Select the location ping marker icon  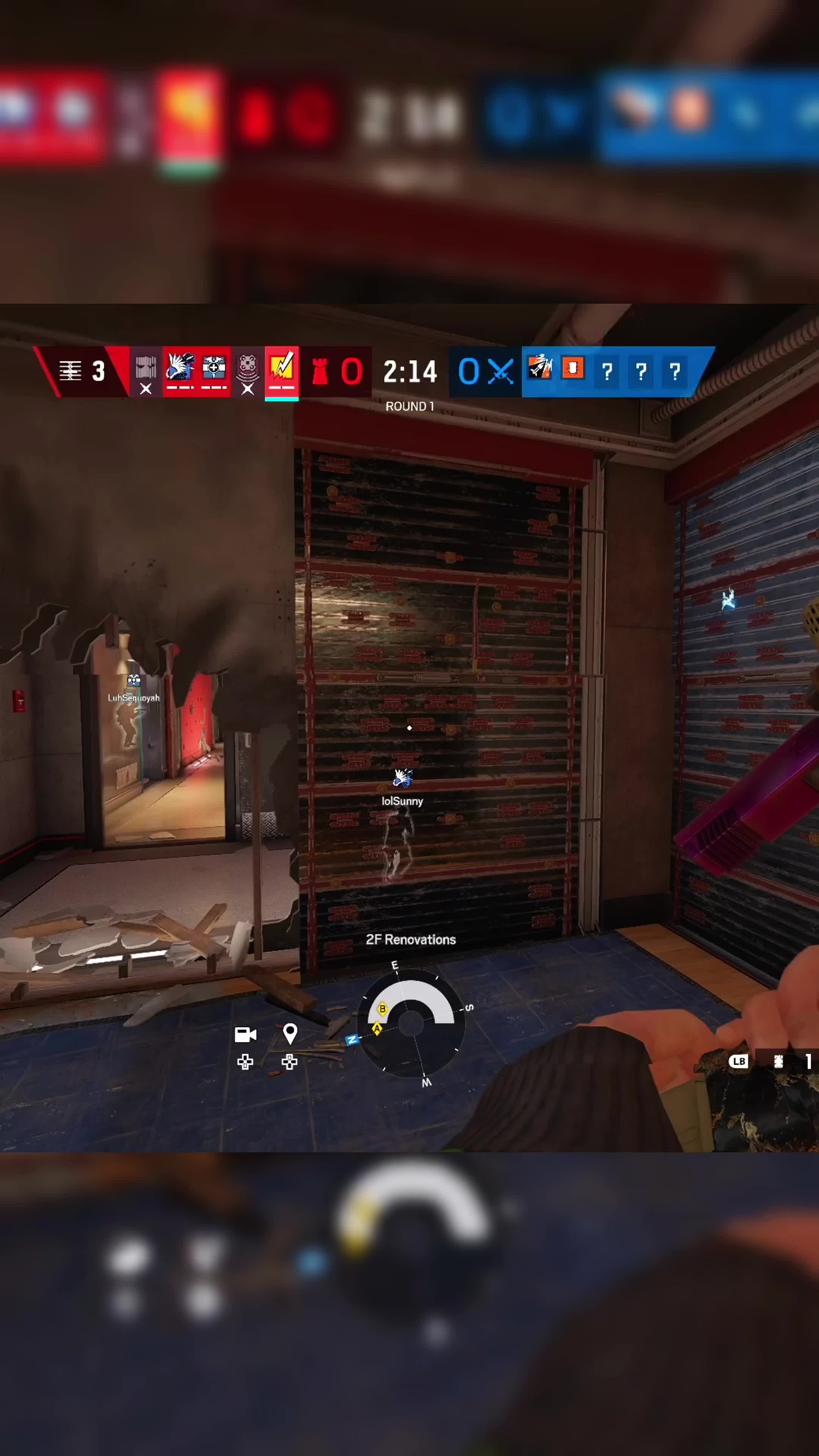pos(290,1033)
